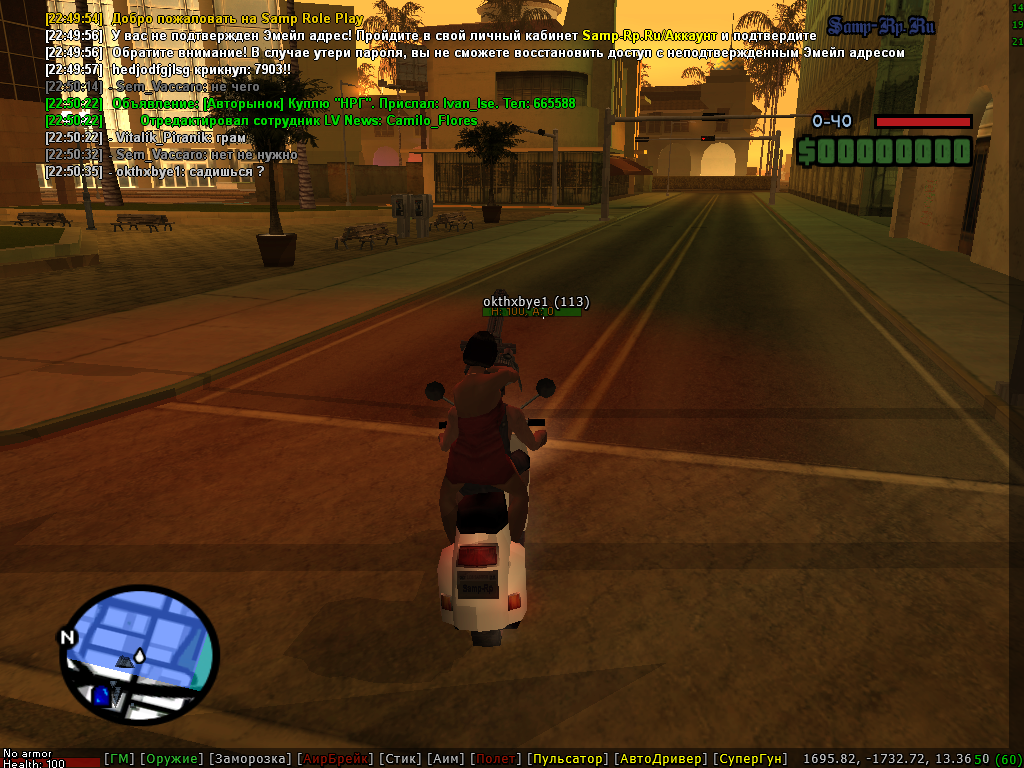
Task: Enable the АвтоДривер option
Action: click(x=660, y=760)
